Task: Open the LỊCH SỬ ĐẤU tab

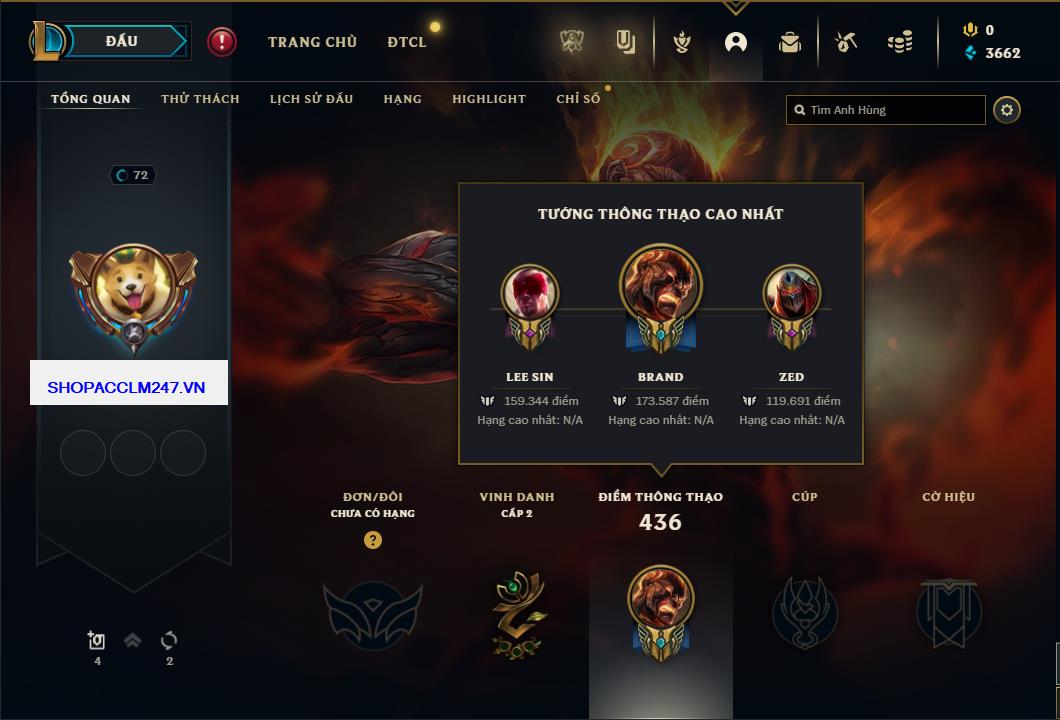Action: [x=311, y=99]
